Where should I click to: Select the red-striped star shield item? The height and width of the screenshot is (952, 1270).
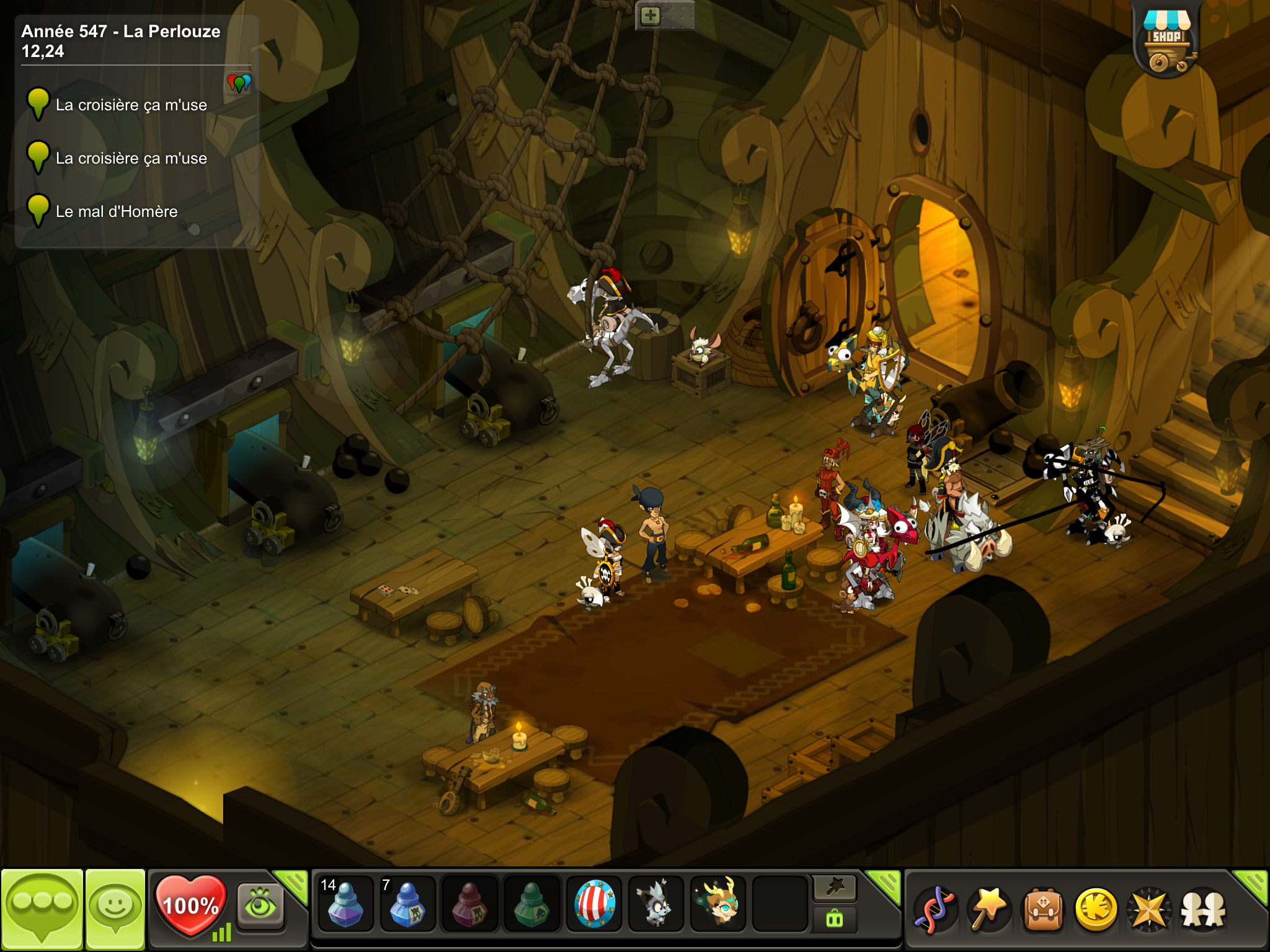tap(594, 904)
